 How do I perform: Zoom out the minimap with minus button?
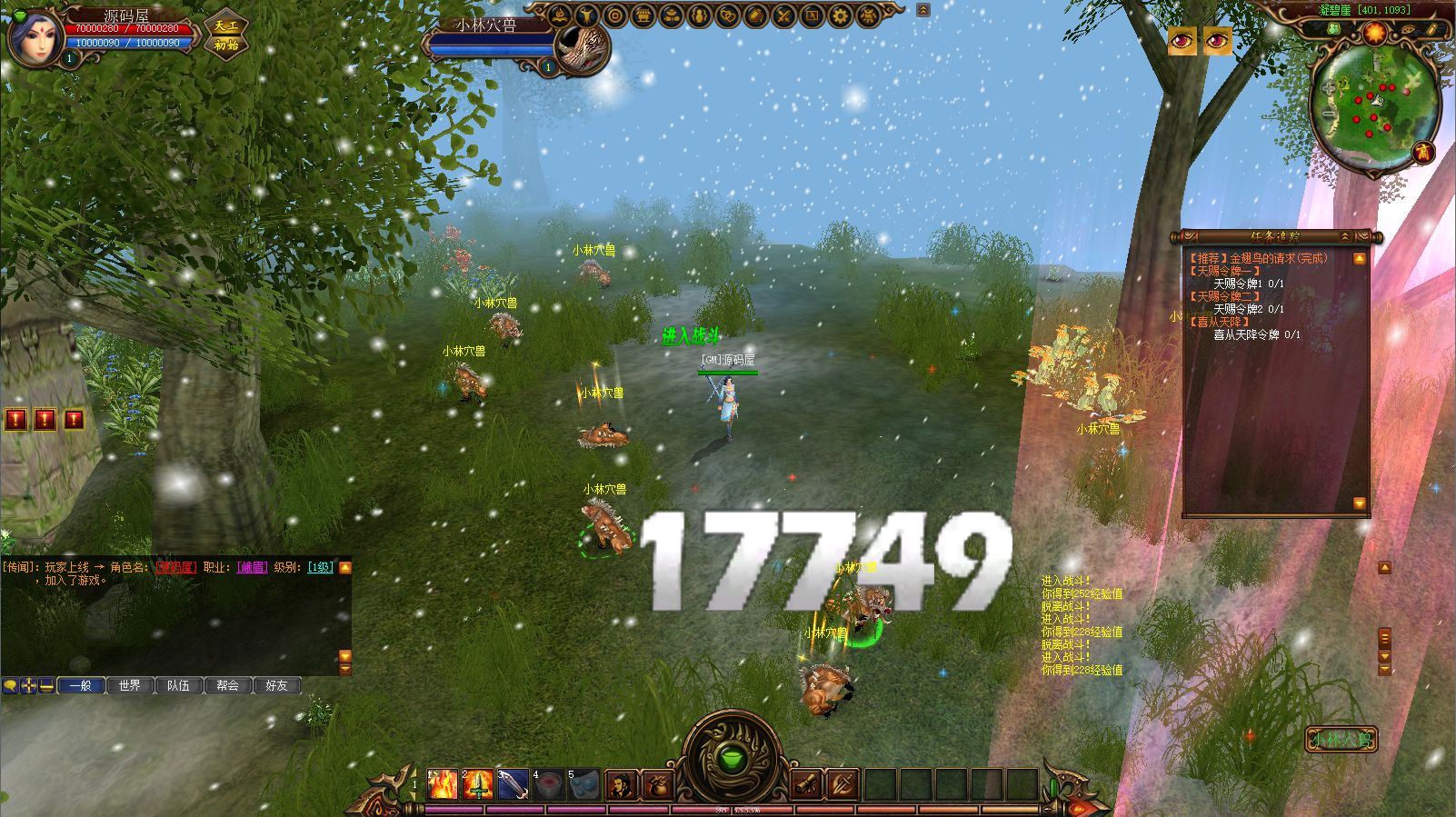(x=1329, y=114)
